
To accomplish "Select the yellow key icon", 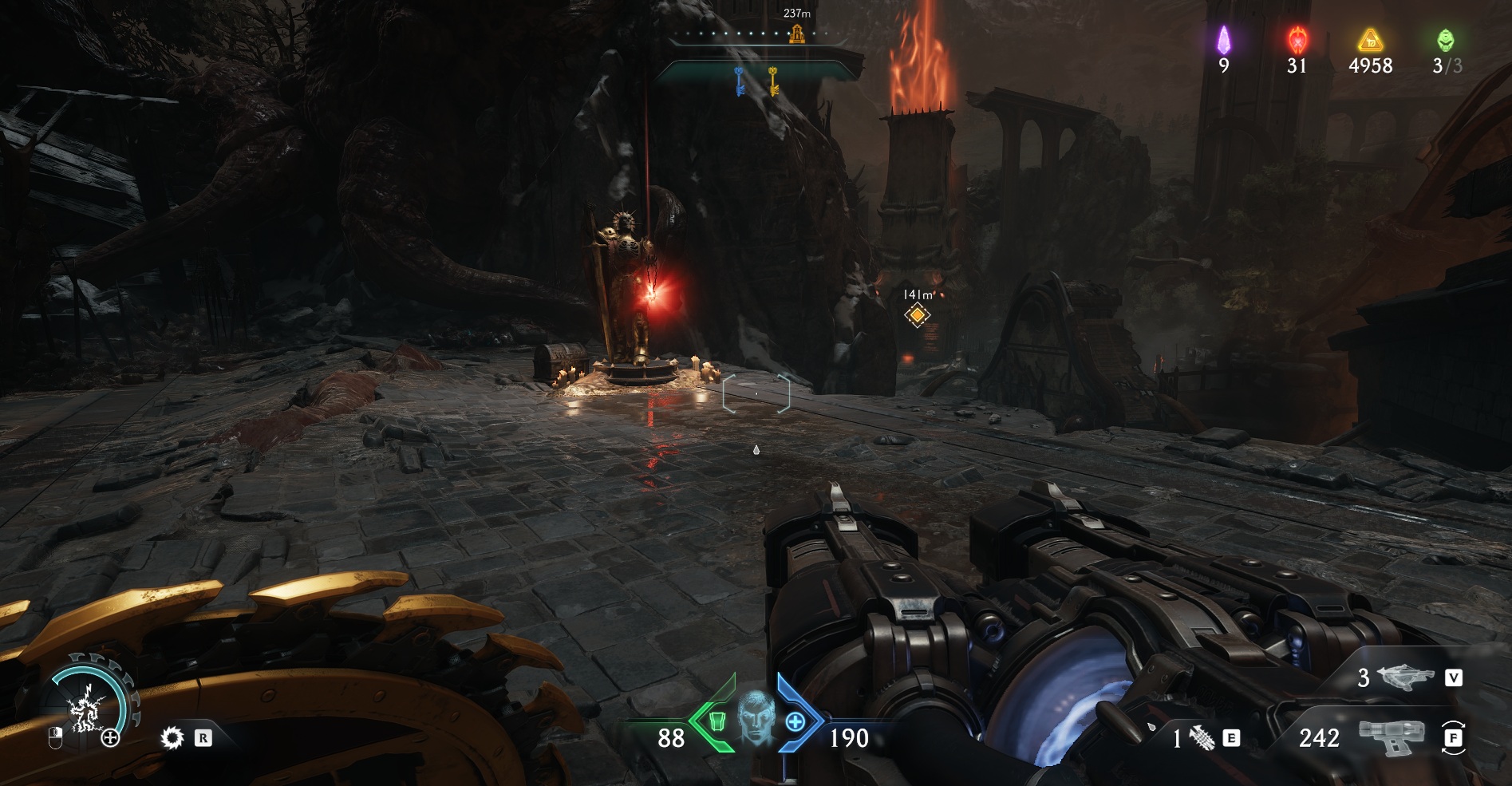I will (773, 81).
